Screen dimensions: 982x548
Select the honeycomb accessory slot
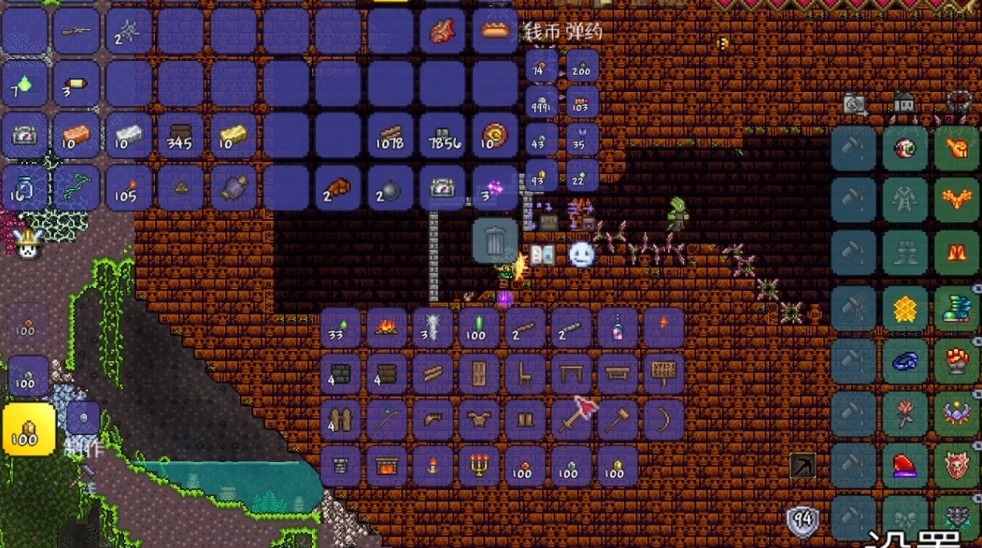tap(906, 310)
